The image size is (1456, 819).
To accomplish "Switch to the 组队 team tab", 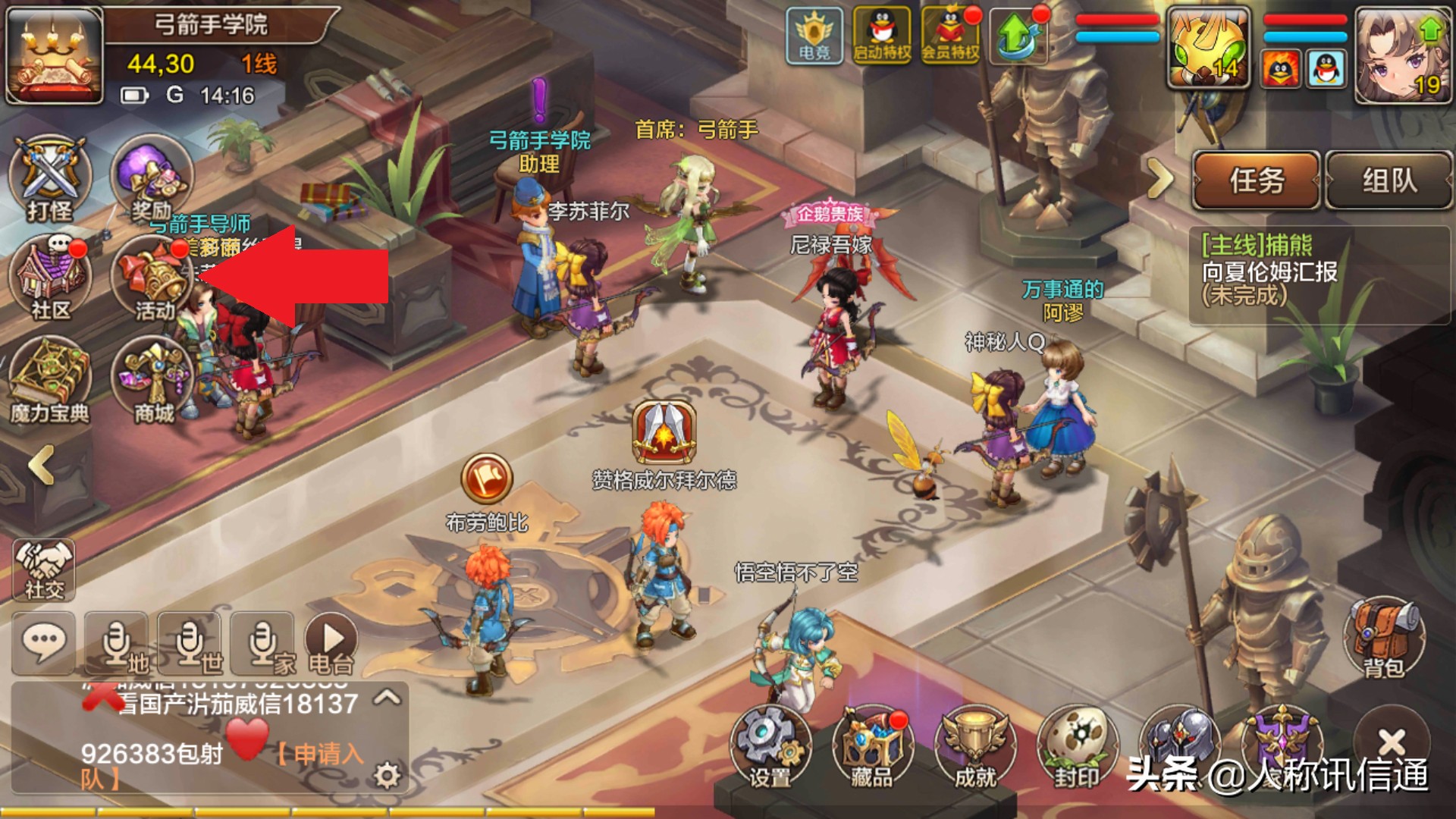I will pos(1389,180).
